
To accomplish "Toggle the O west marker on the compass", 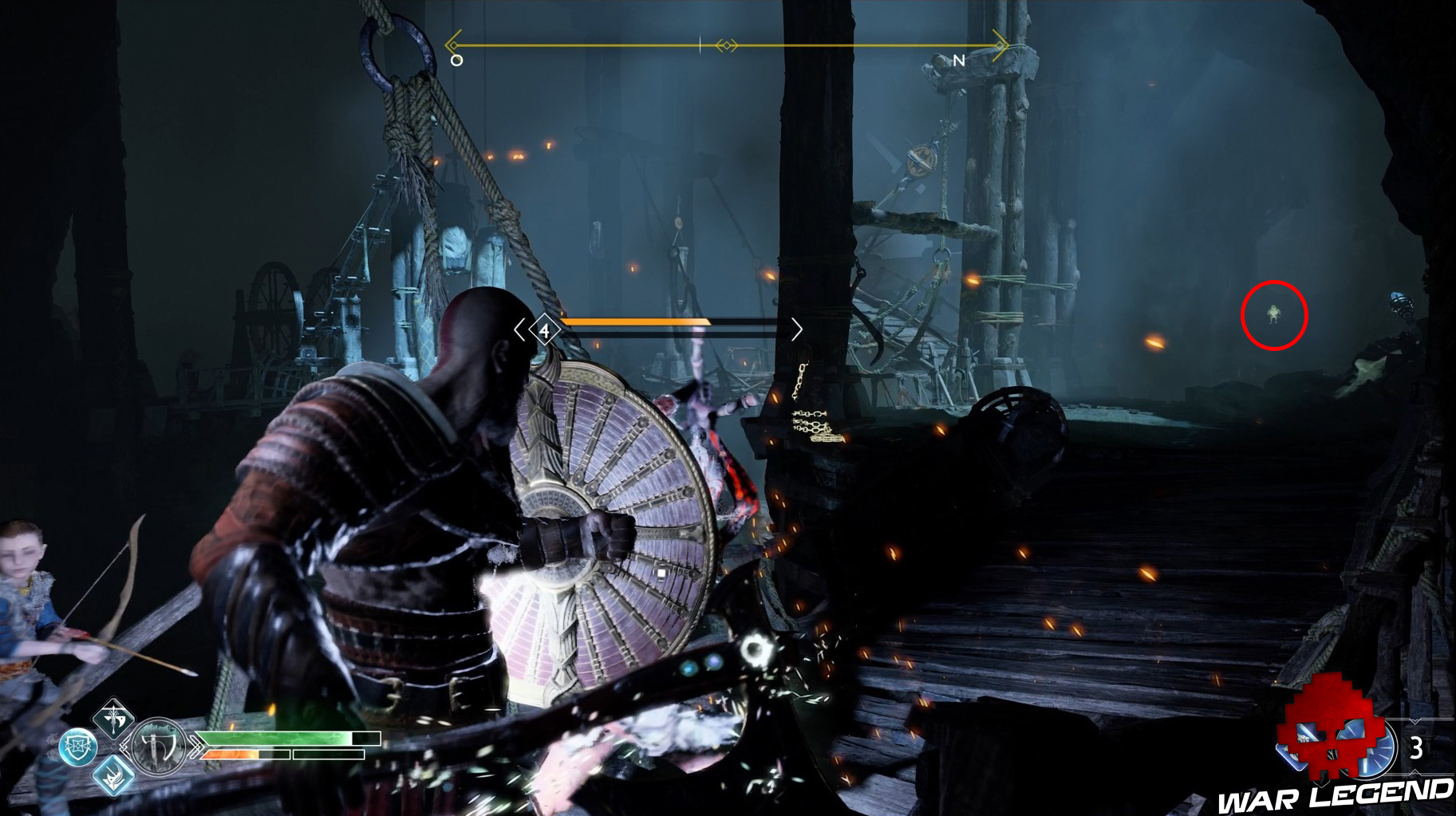I will (457, 59).
